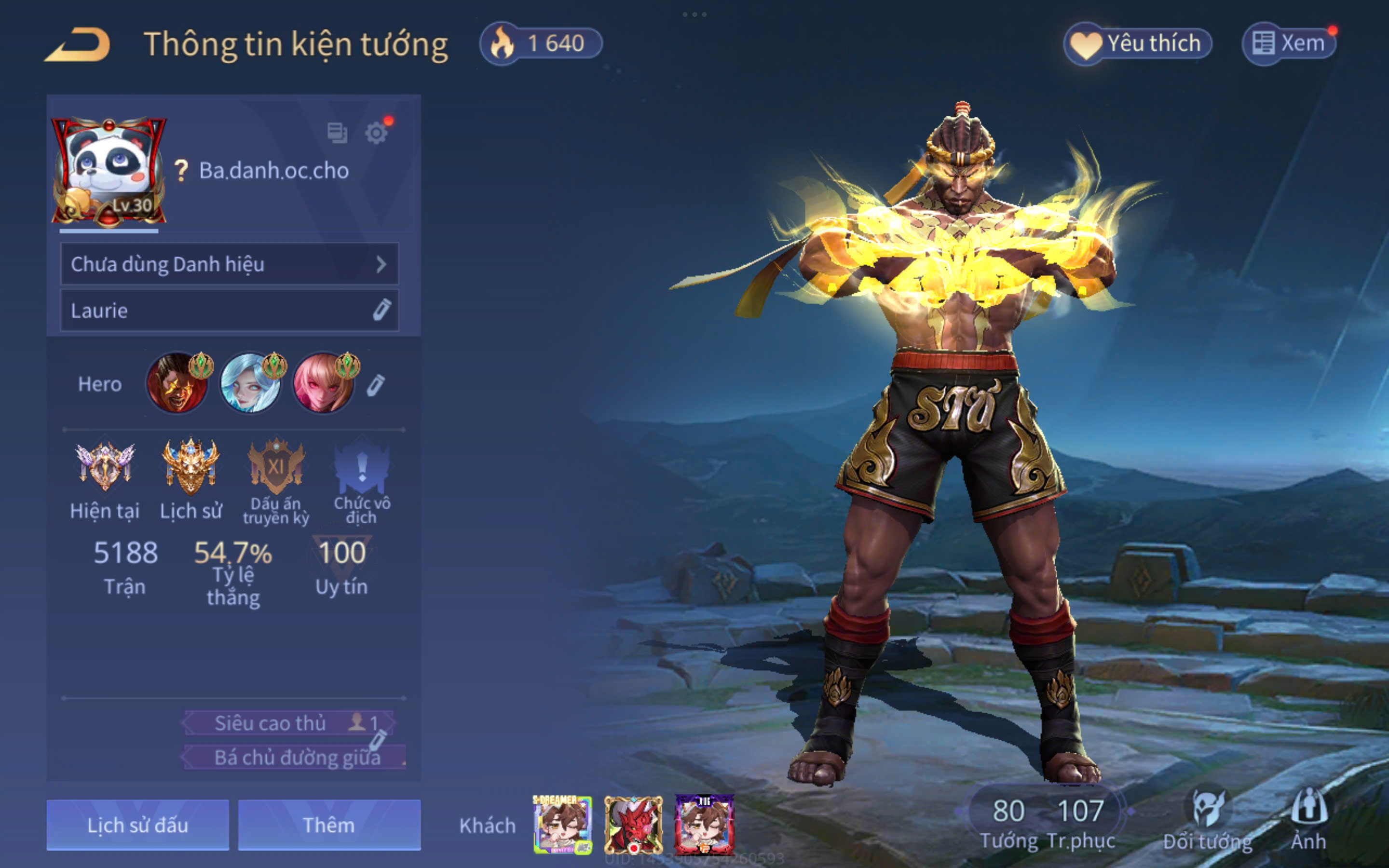Open the red demon visitor avatar
This screenshot has height=868, width=1389.
633,825
